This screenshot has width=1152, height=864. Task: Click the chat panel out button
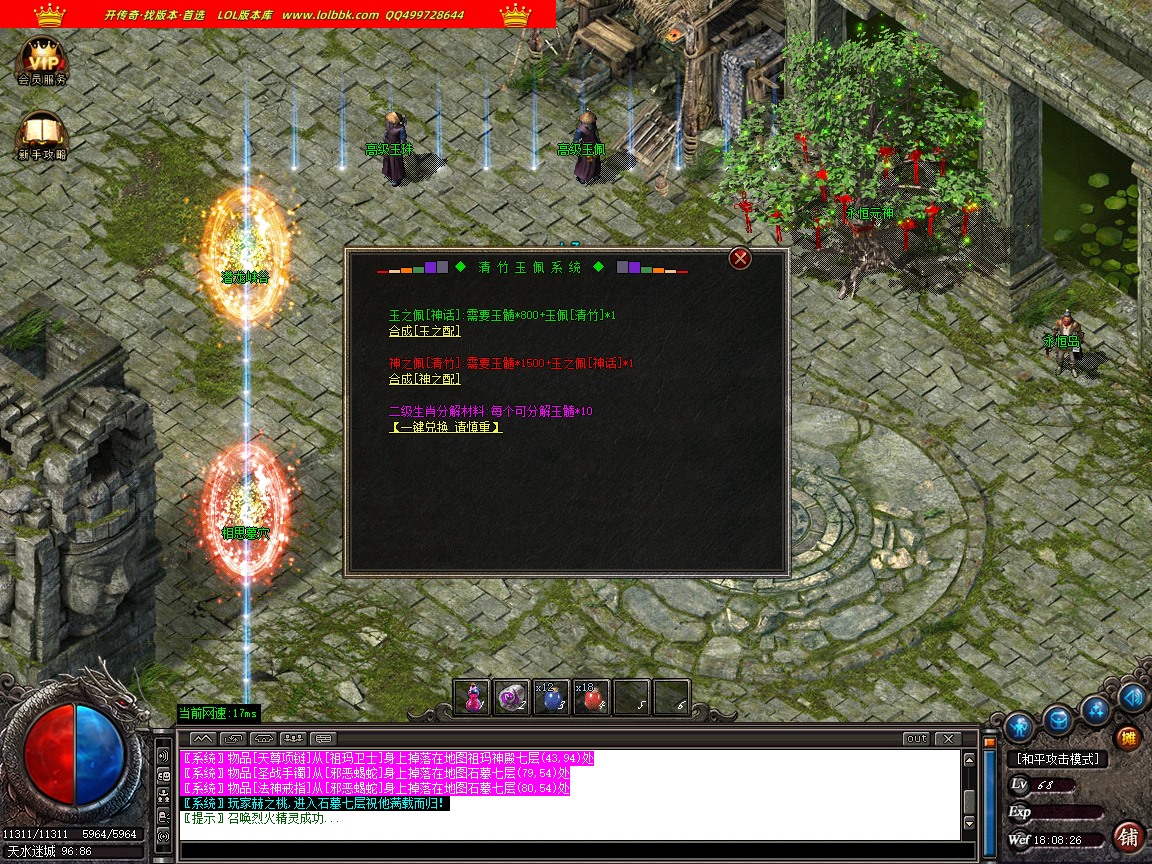point(915,739)
